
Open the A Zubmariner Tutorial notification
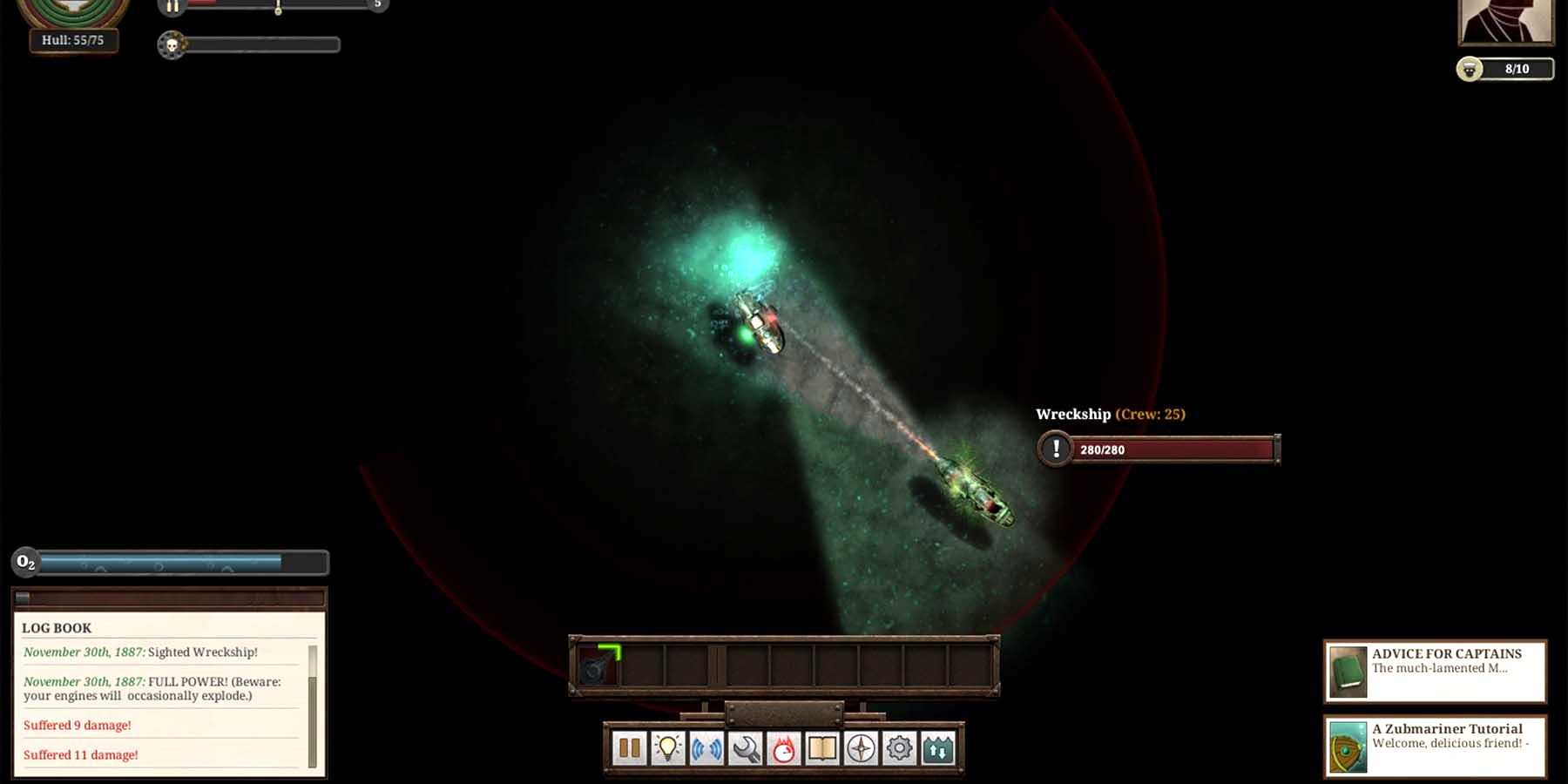pos(1435,746)
